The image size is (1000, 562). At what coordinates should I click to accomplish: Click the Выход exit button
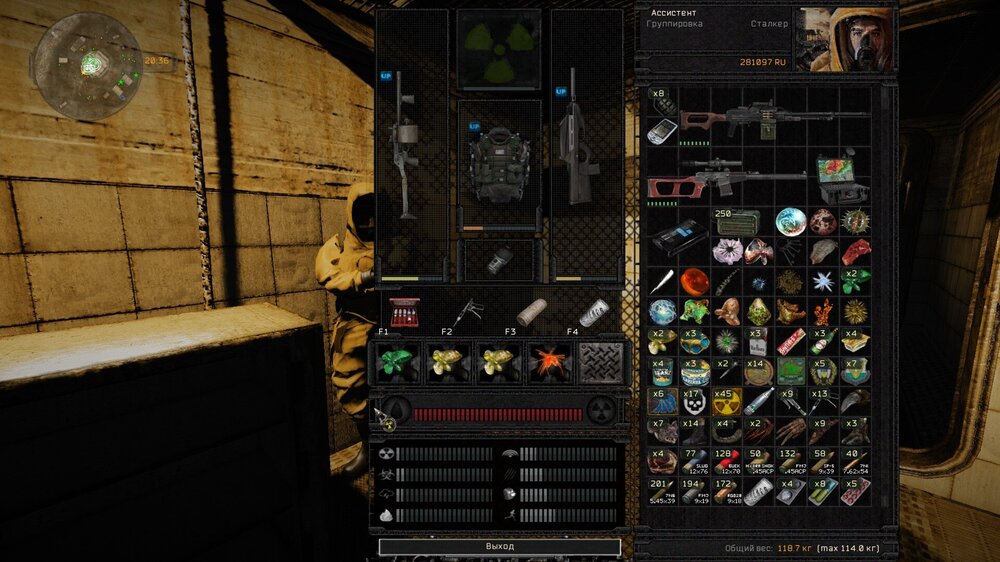pos(499,547)
